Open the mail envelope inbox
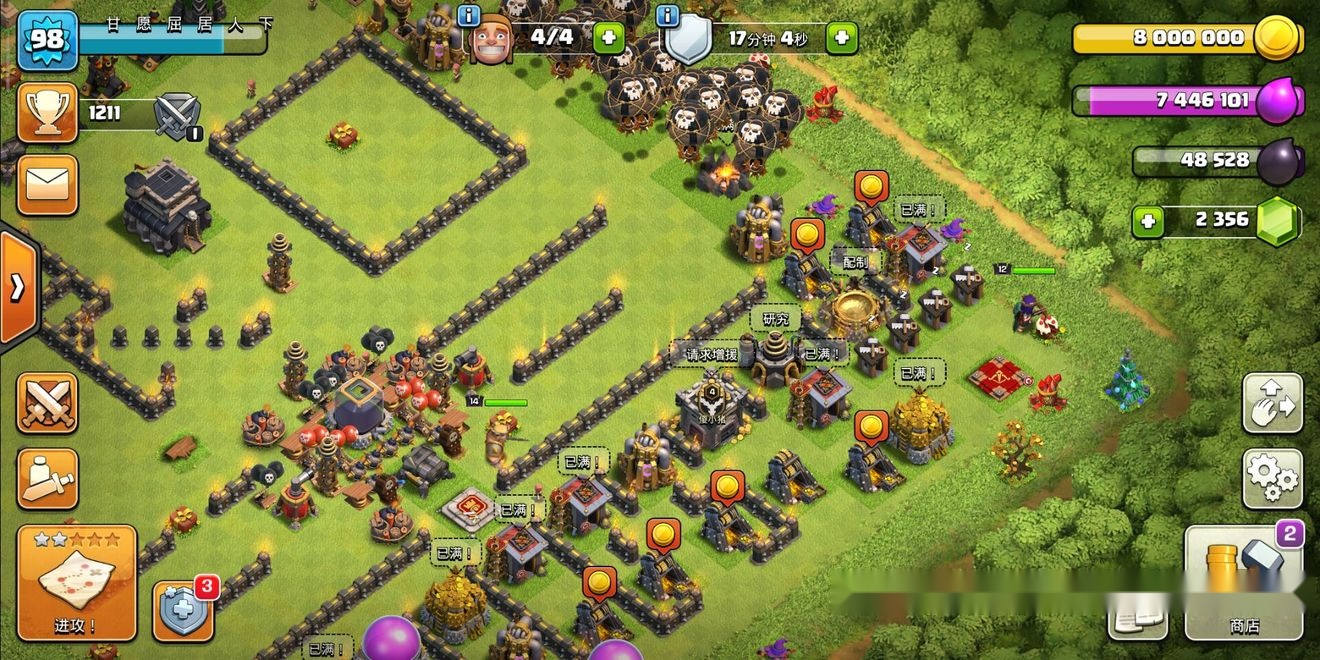 (47, 185)
